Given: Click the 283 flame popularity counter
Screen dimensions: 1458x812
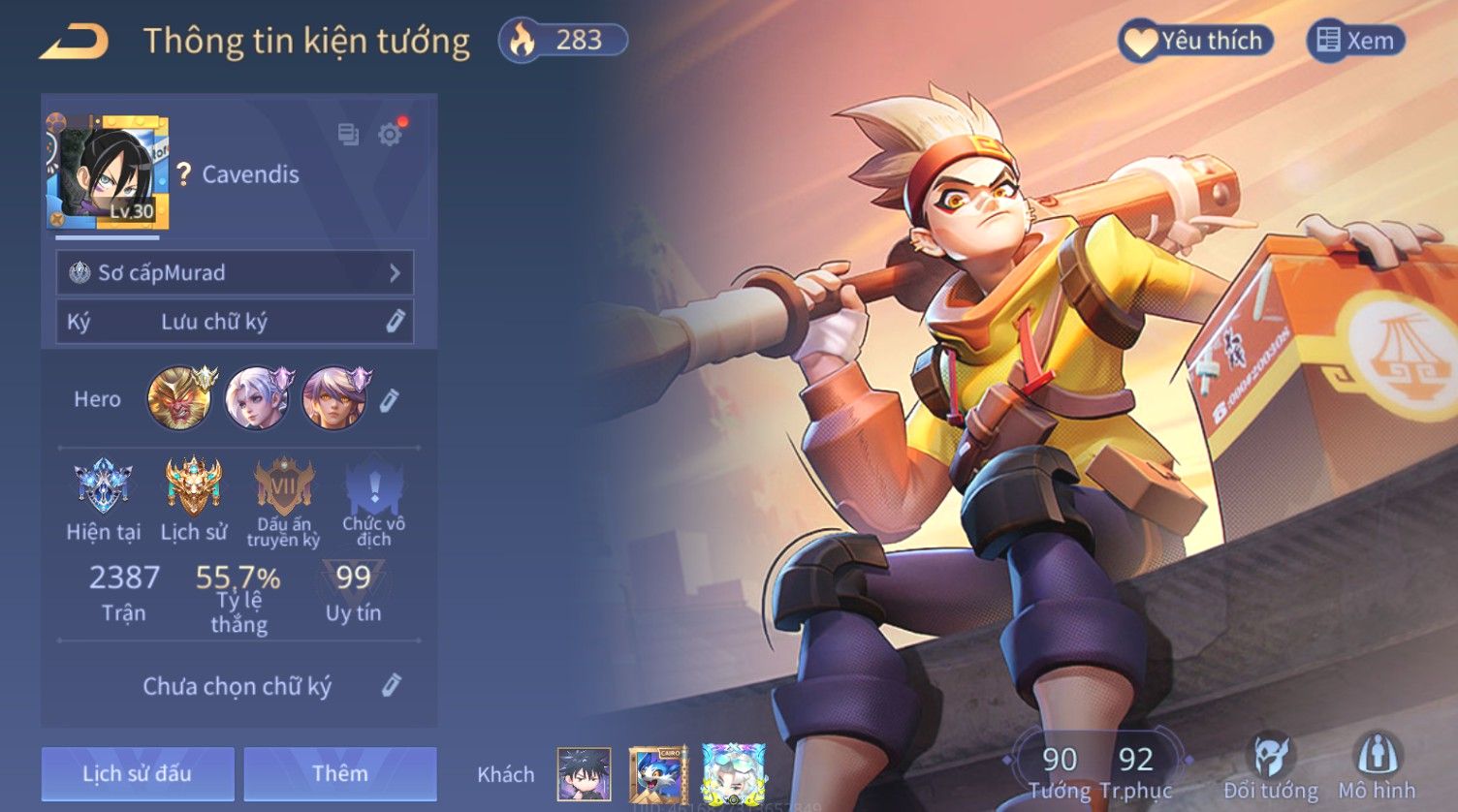Looking at the screenshot, I should click(x=562, y=41).
